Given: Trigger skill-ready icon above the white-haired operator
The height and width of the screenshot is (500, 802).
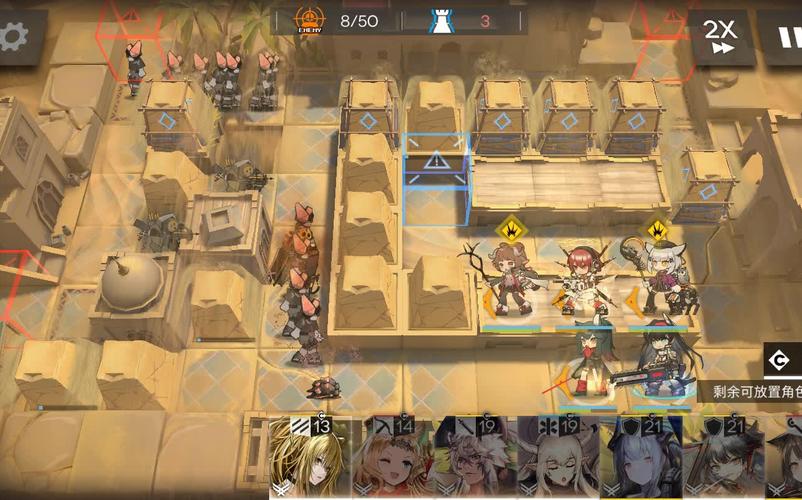Looking at the screenshot, I should [657, 229].
